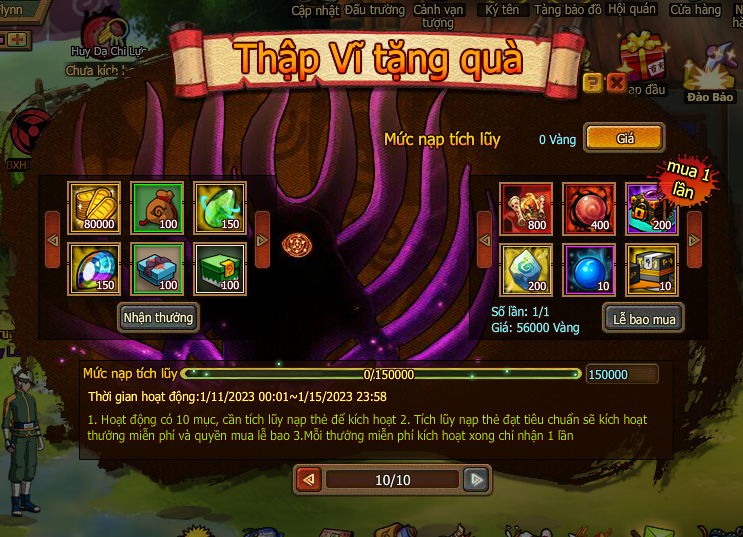
Task: Select the rainbow orb 150 reward
Action: pos(94,269)
